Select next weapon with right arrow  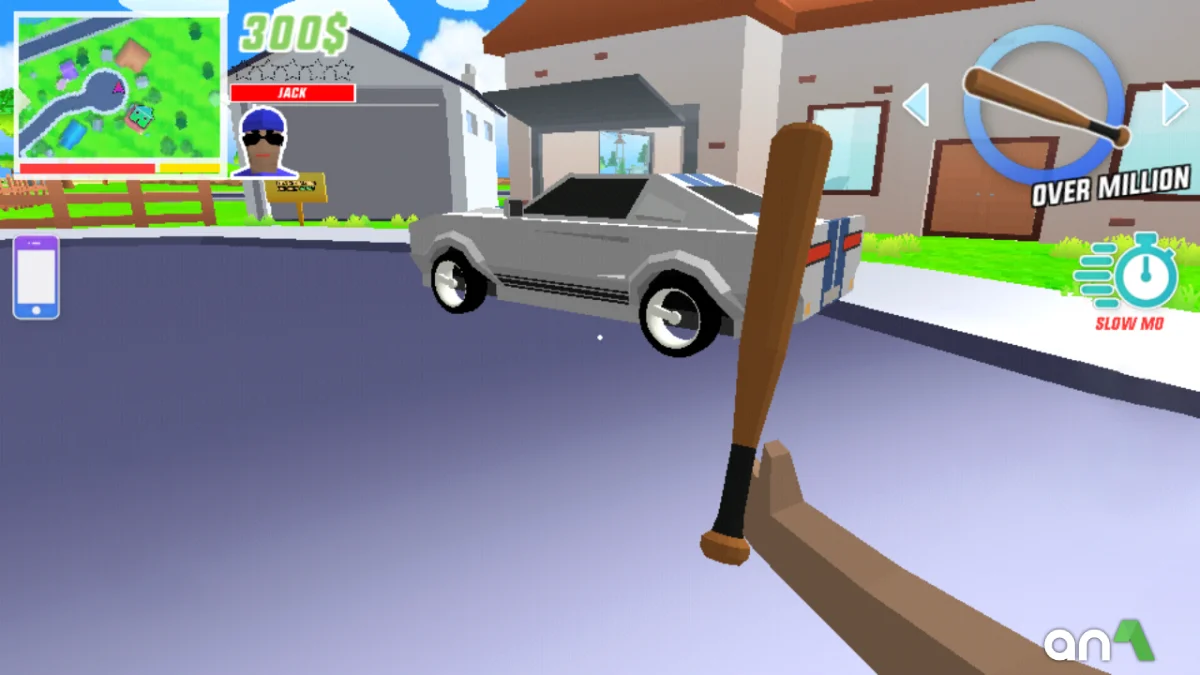coord(1176,105)
